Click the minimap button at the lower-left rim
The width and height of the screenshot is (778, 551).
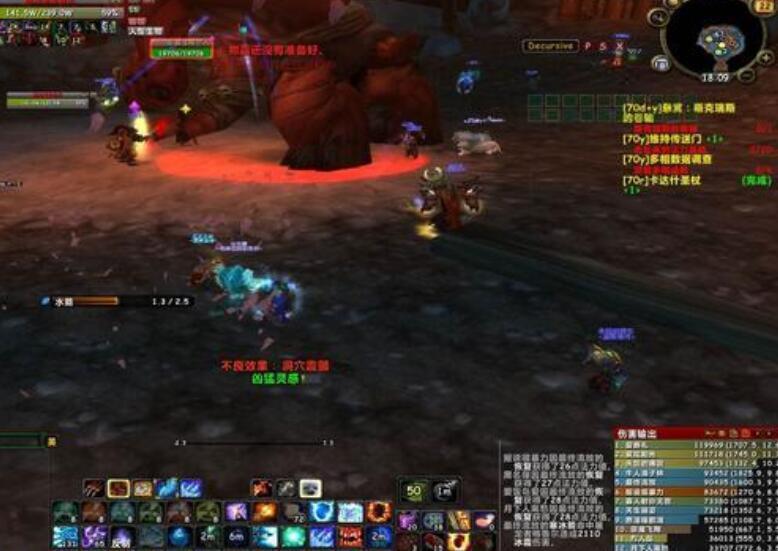click(660, 63)
